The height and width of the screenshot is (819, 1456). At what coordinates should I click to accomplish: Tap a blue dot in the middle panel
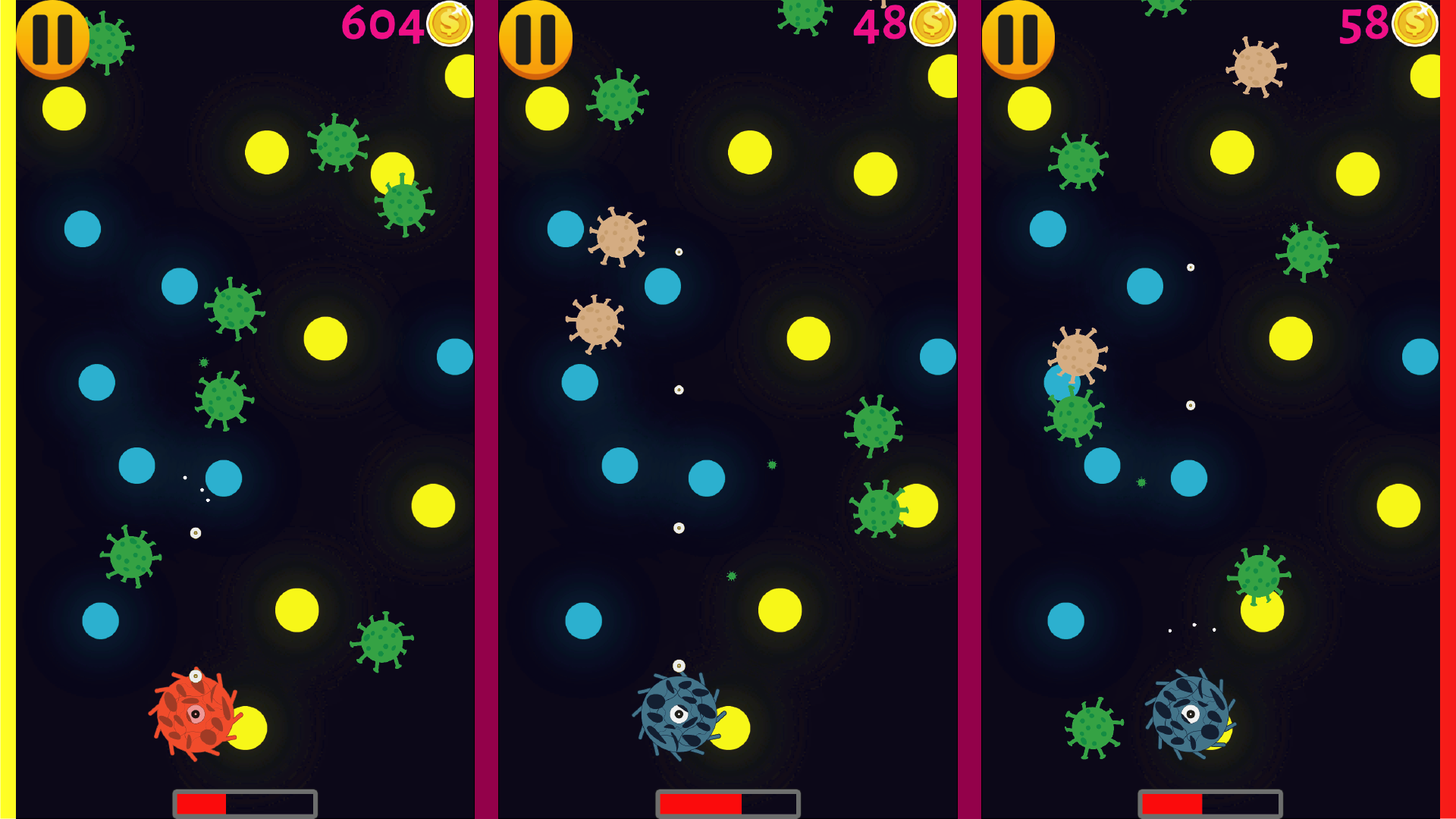(x=565, y=227)
